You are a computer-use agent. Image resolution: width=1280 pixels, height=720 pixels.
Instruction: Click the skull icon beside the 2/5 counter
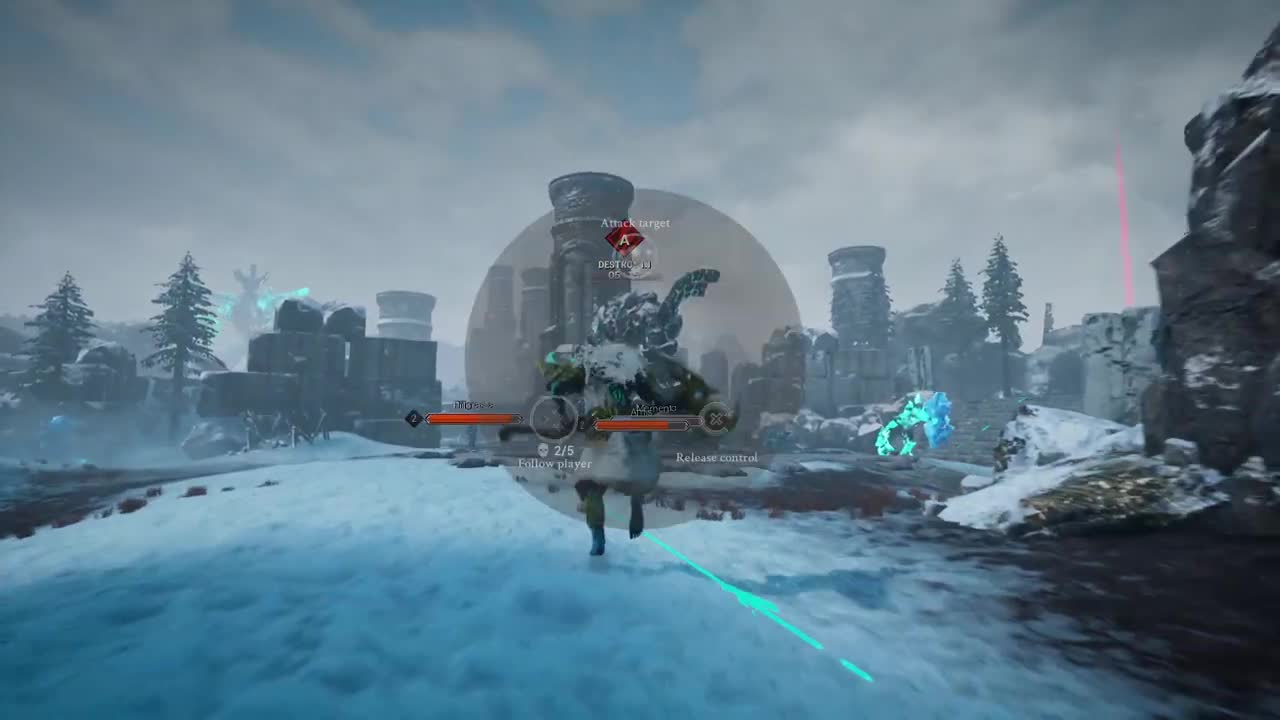(x=544, y=452)
